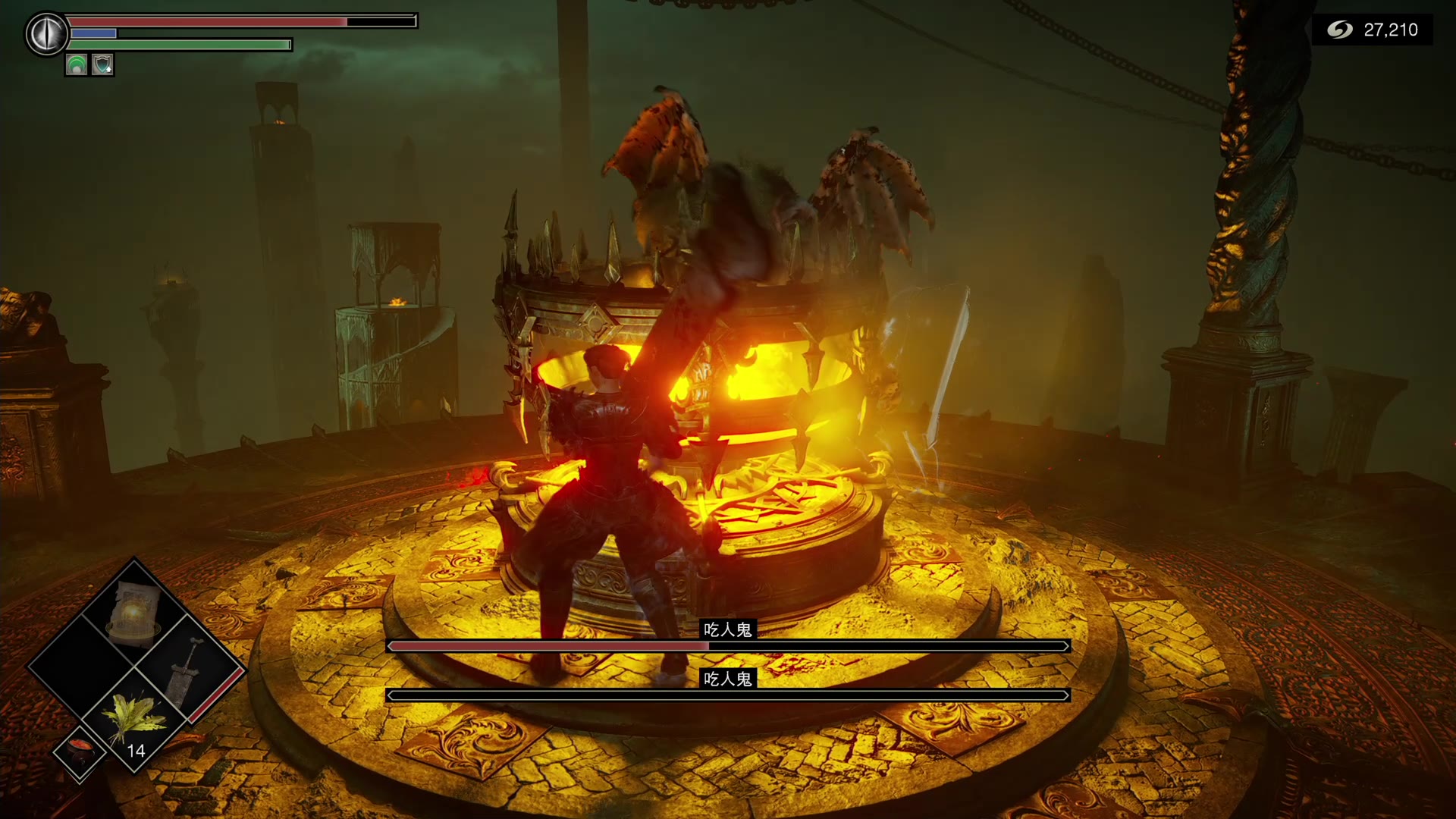Viewport: 1456px width, 819px height.
Task: Select the small red pot item slot
Action: coord(80,751)
